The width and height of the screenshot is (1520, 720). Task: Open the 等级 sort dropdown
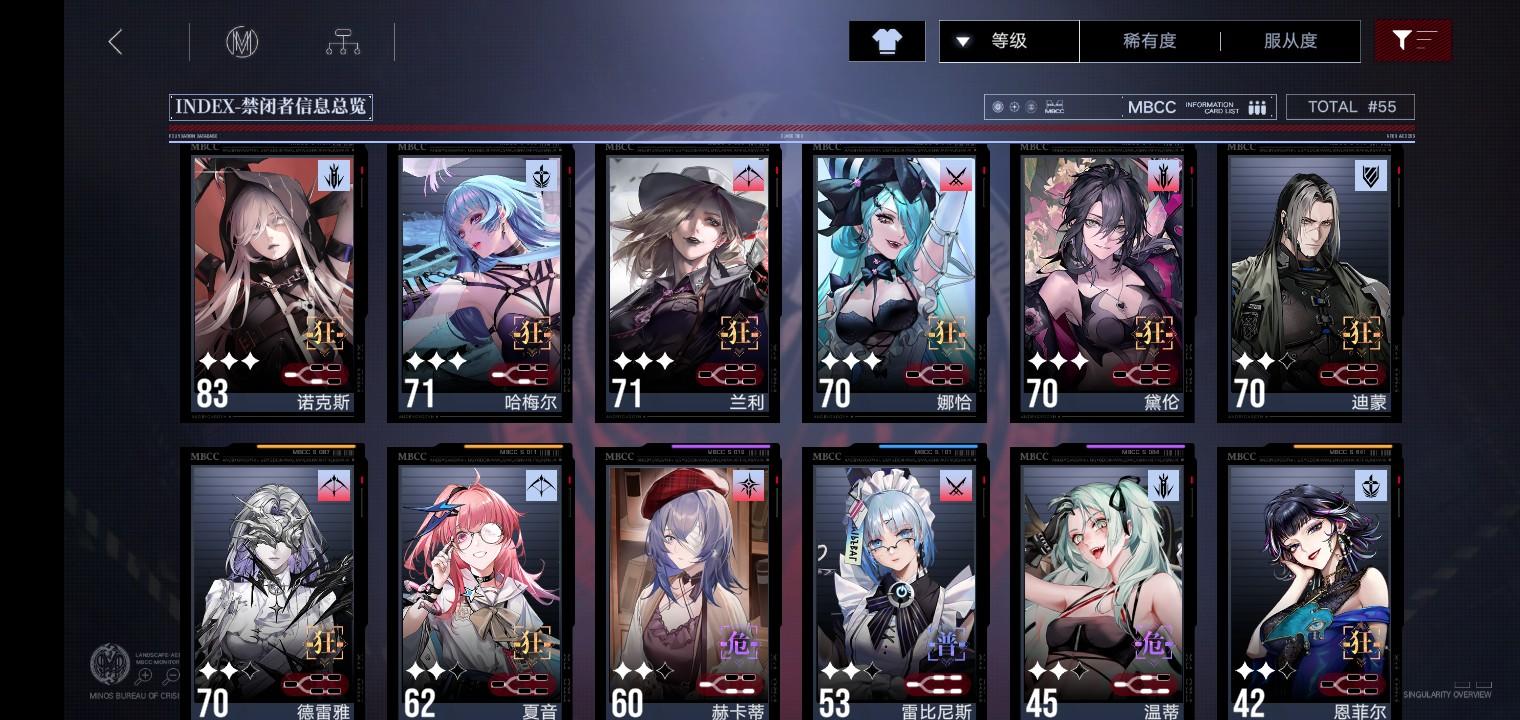coord(1009,41)
